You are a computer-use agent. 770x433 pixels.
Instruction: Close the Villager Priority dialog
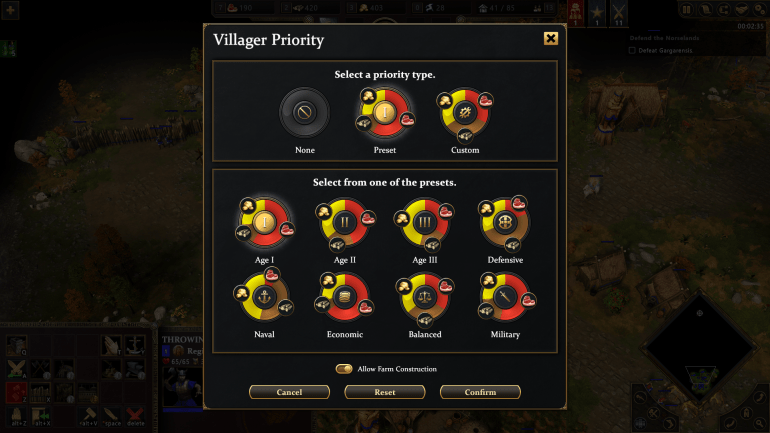point(551,39)
